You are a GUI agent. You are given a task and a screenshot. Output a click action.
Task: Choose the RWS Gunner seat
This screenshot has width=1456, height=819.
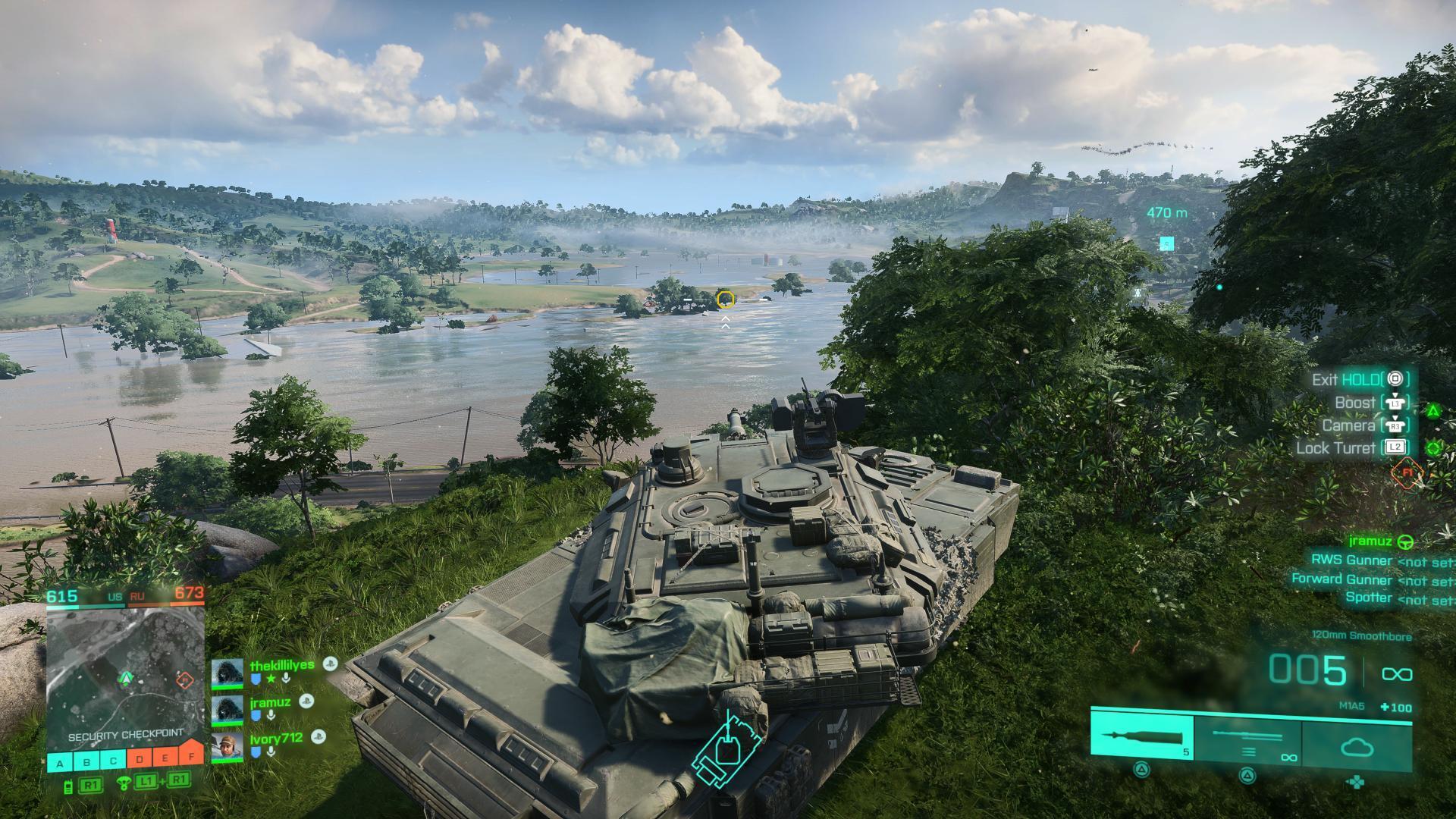click(1351, 560)
